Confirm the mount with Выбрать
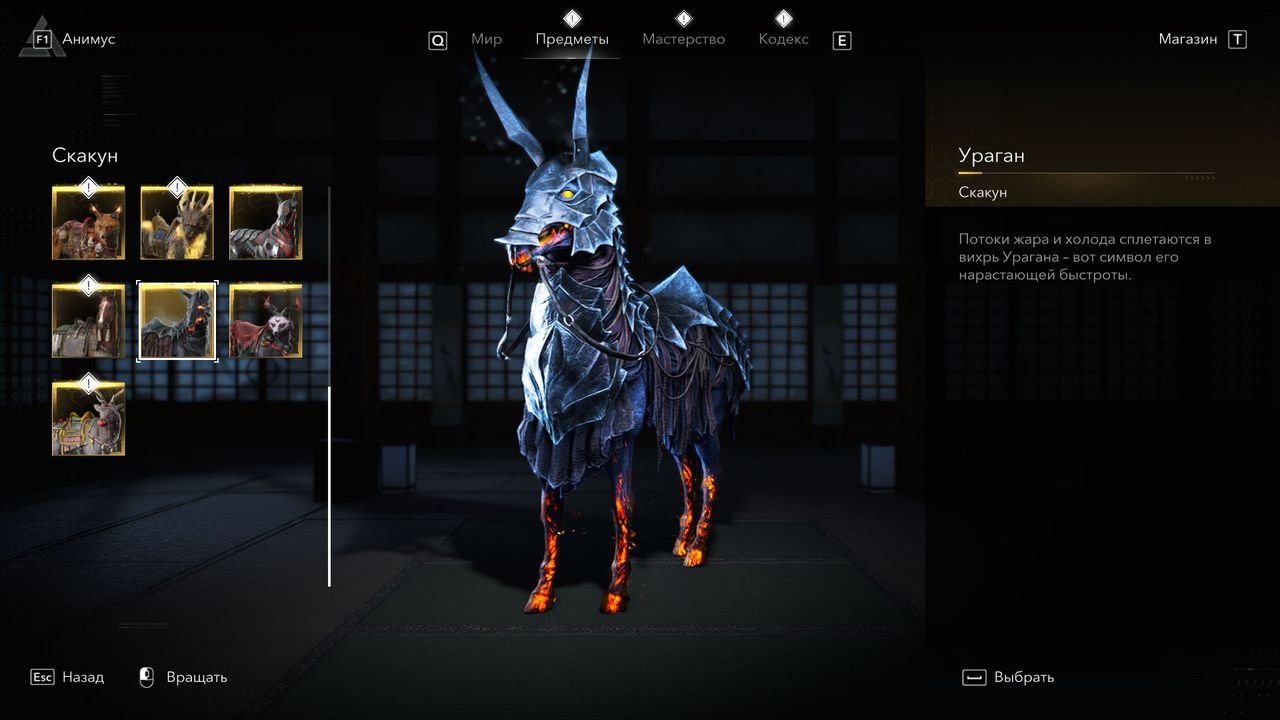The width and height of the screenshot is (1280, 720). (x=1023, y=677)
